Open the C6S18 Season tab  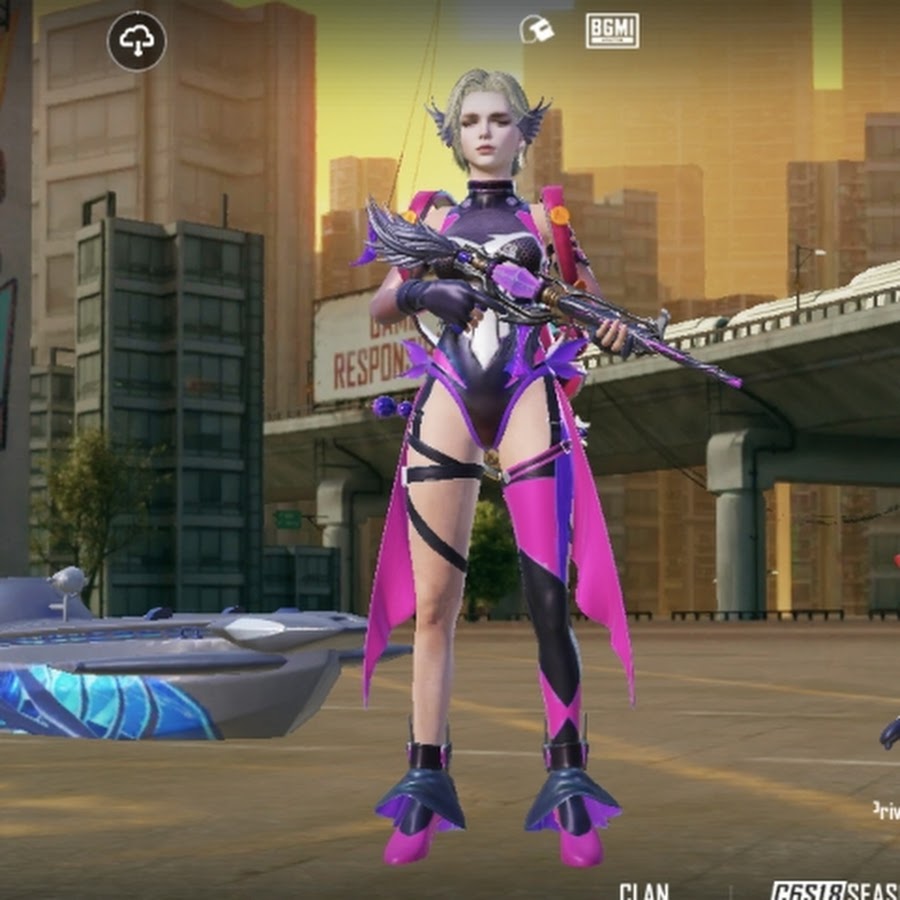834,890
